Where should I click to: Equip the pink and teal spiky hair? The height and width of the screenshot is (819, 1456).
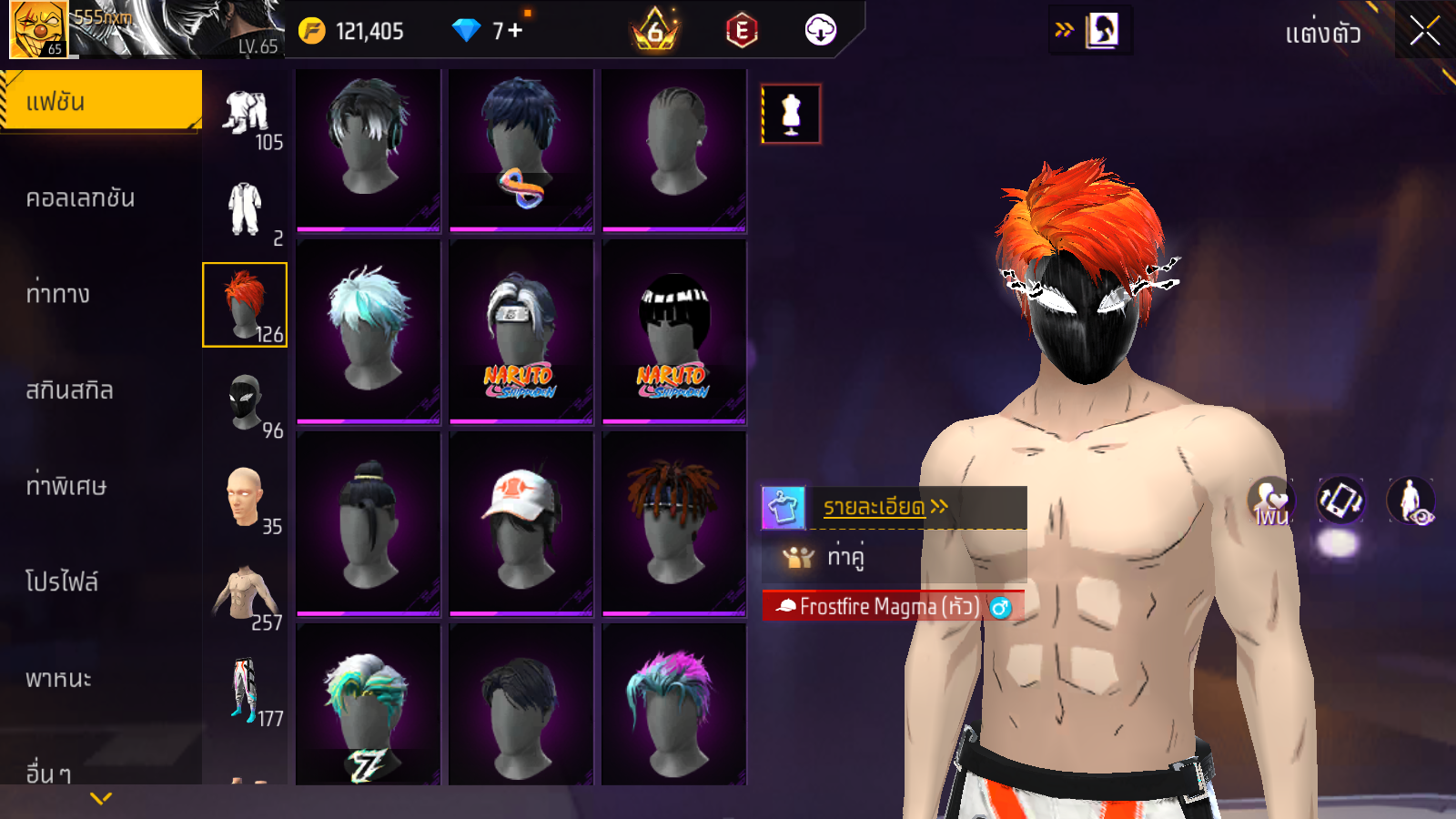click(673, 705)
